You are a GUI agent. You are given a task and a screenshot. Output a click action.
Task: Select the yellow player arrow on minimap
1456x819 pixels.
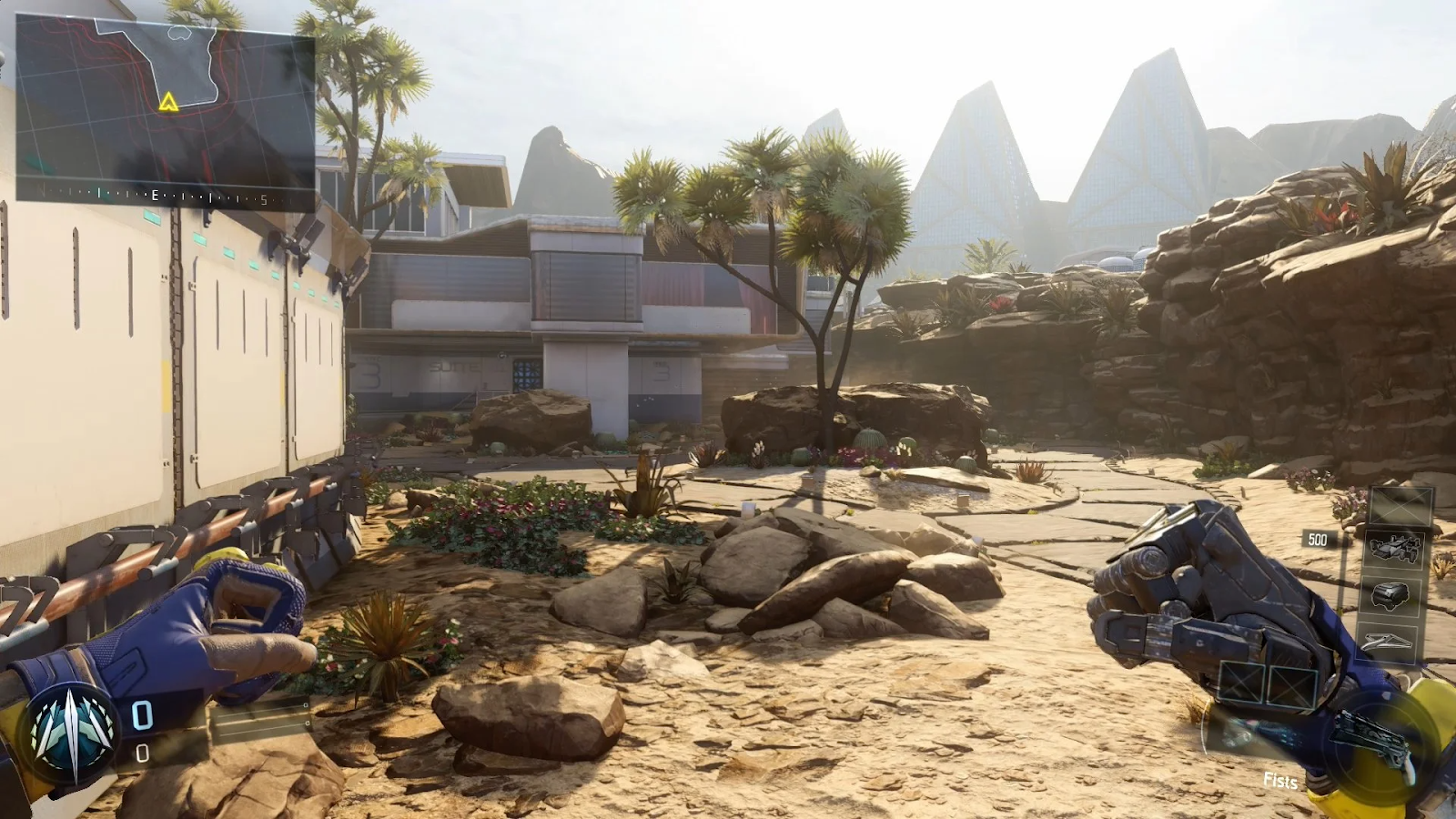168,102
